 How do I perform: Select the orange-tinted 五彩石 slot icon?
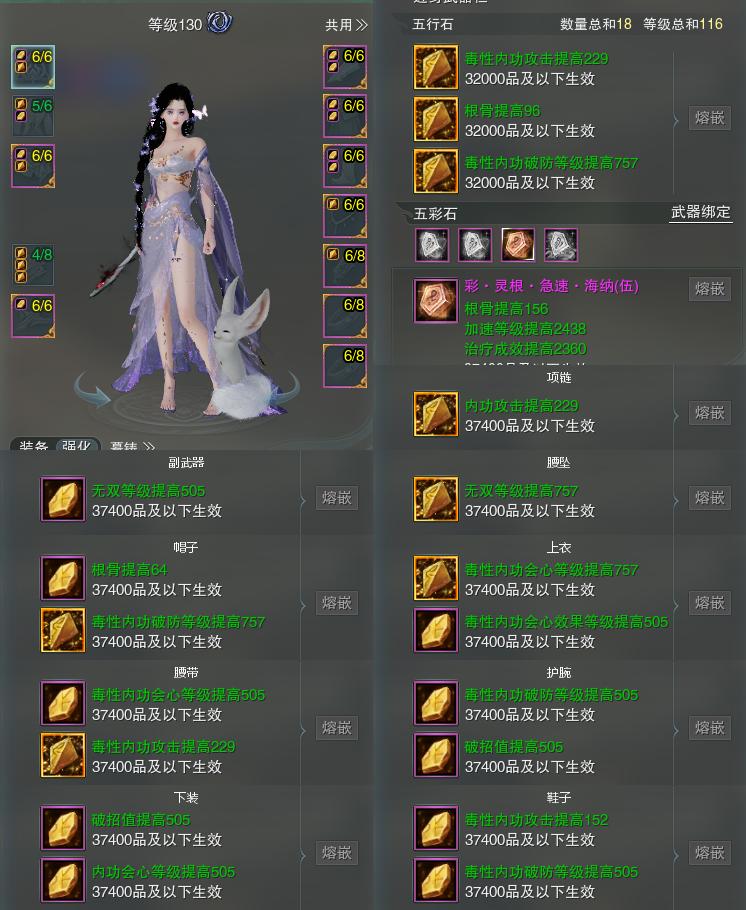click(x=518, y=245)
